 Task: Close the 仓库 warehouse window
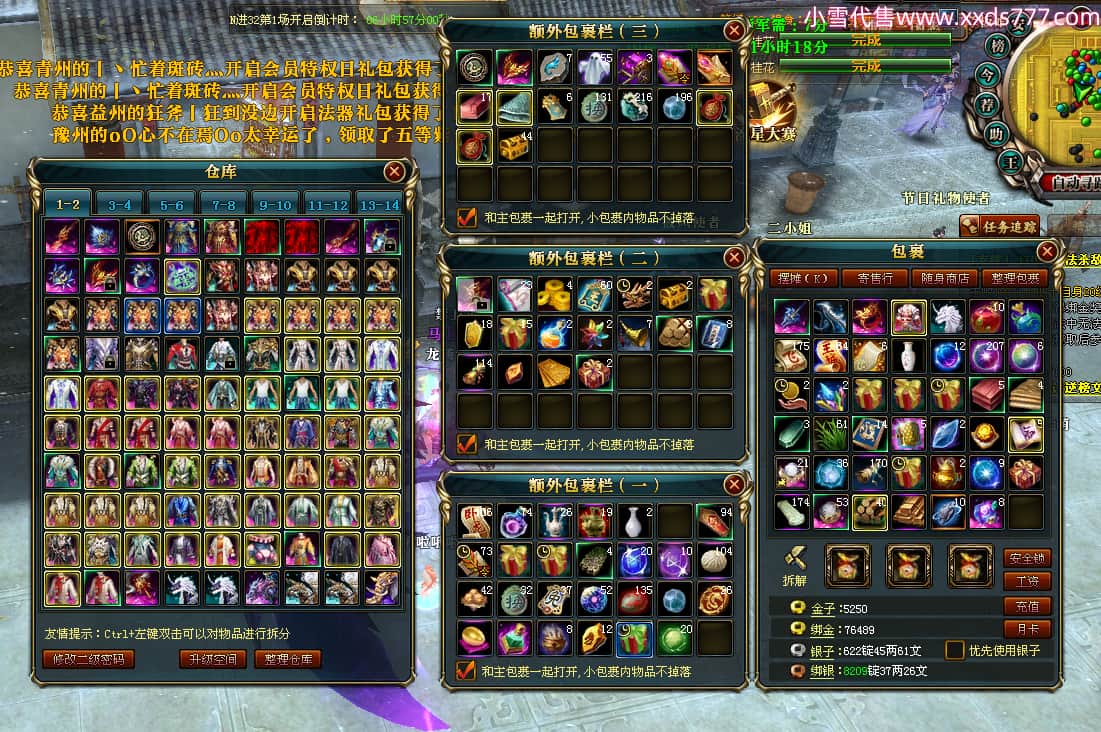(x=395, y=171)
